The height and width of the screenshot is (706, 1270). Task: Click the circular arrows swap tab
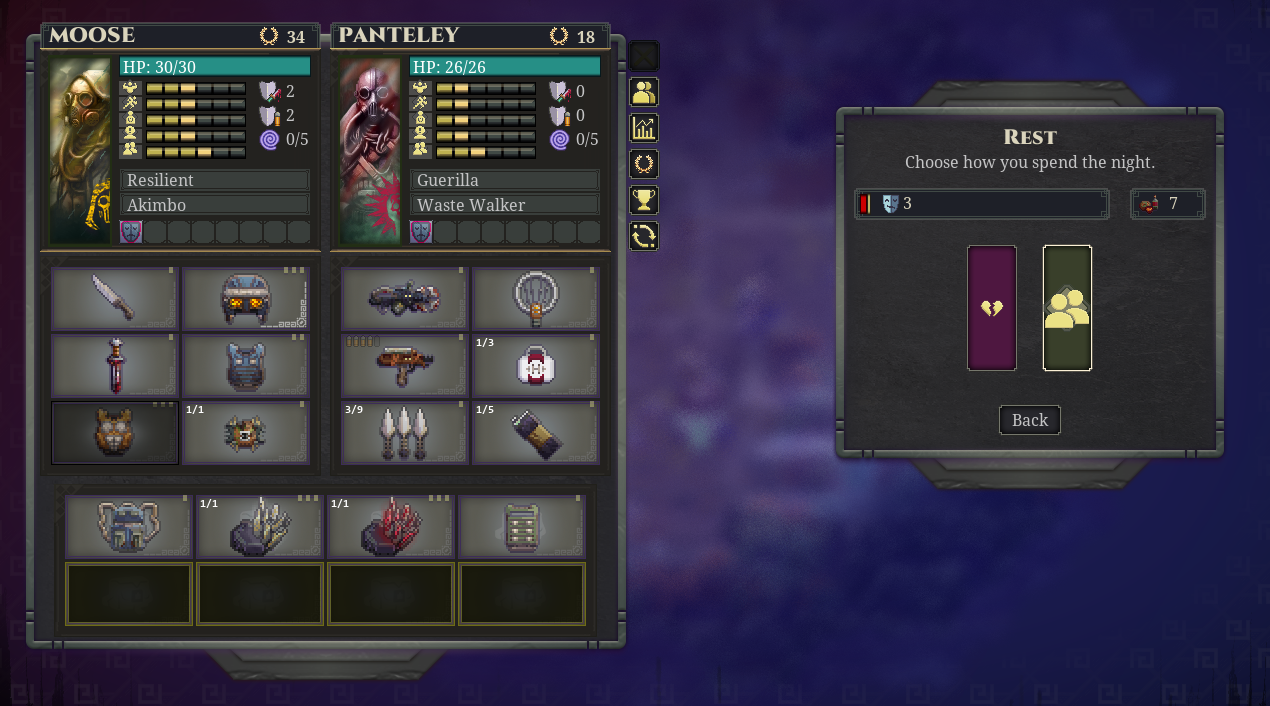point(644,236)
